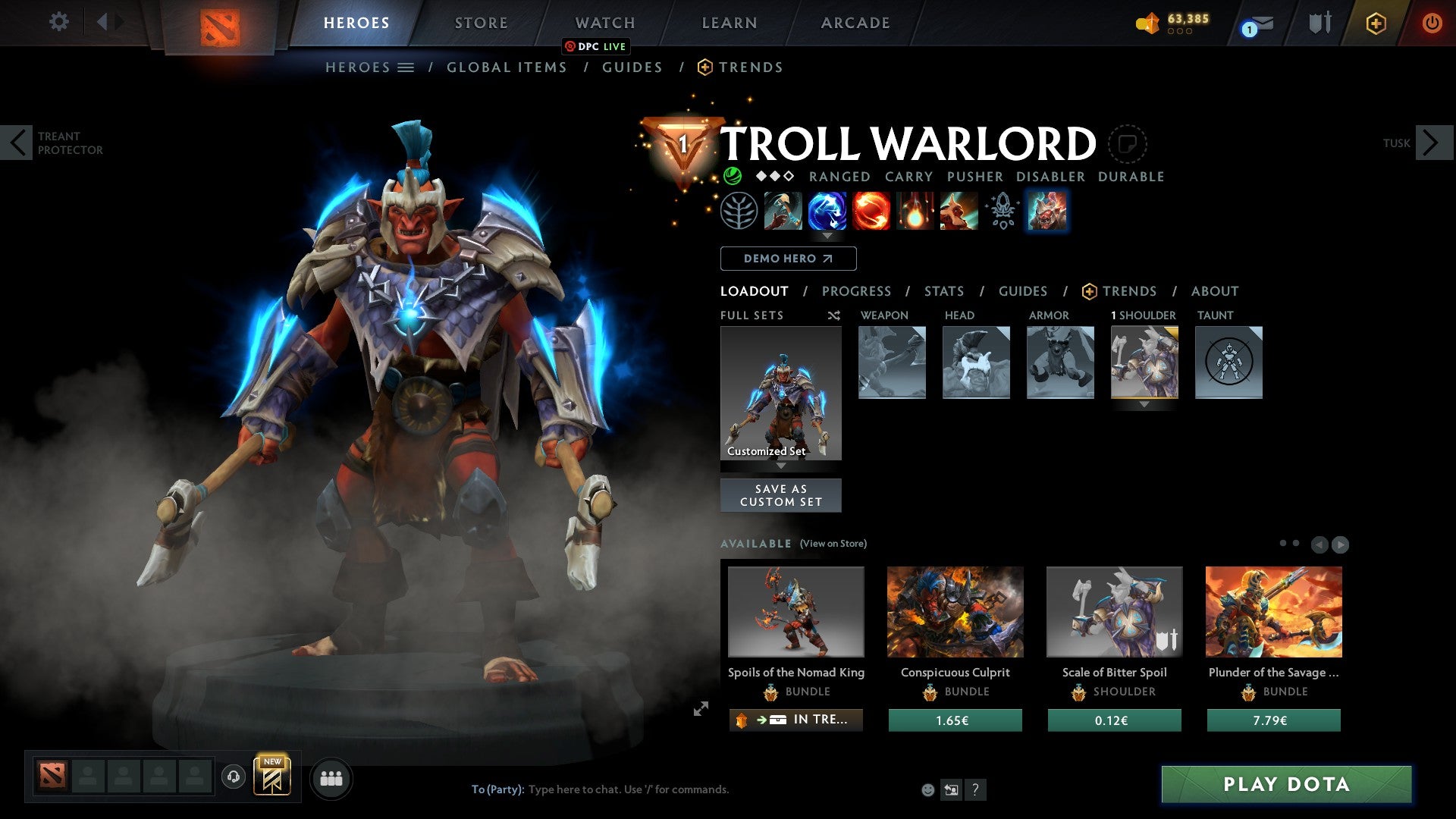Open Dota Plus hexagon icon top right
This screenshot has width=1456, height=819.
click(1375, 23)
